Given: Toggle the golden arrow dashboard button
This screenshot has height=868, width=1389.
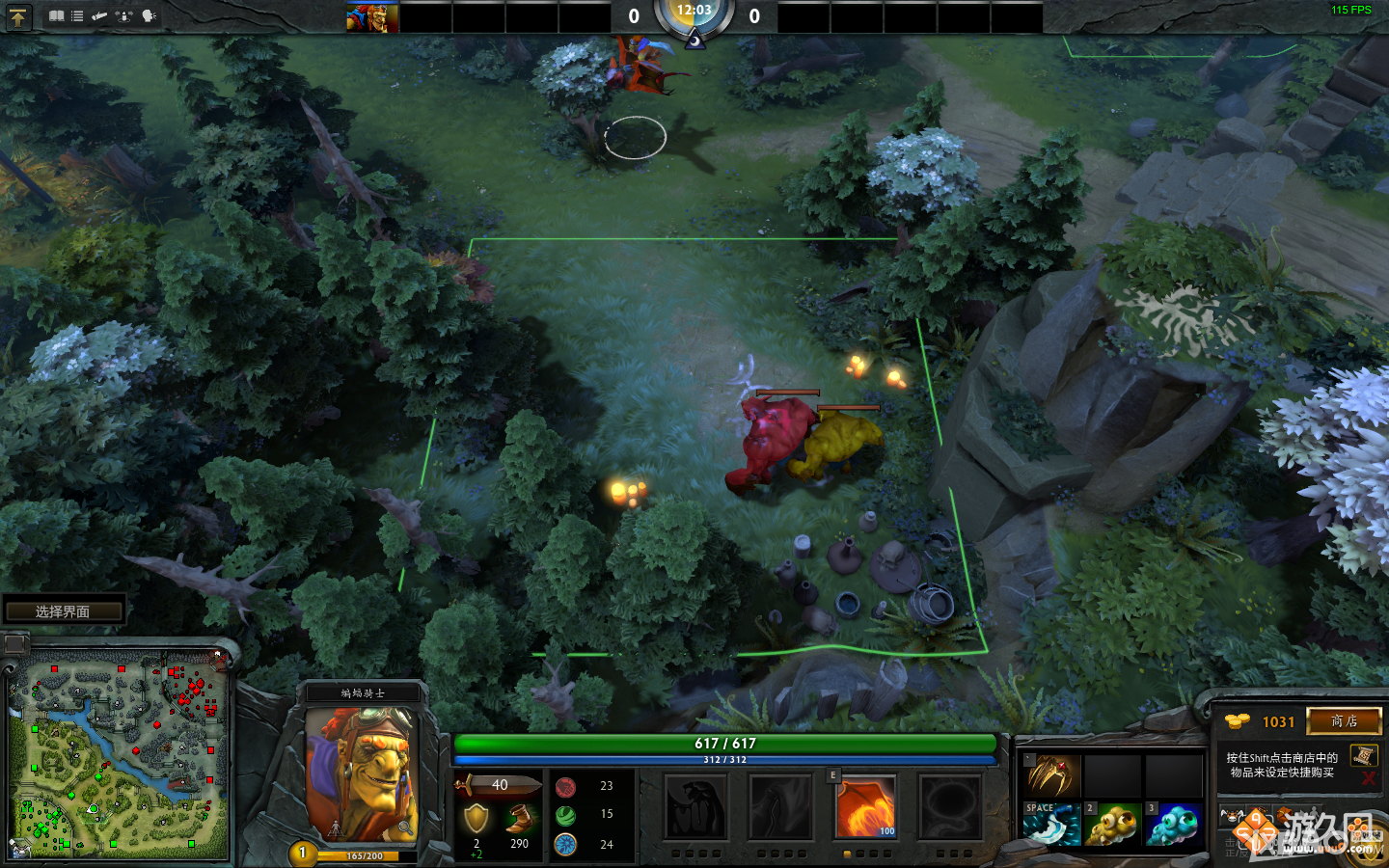Looking at the screenshot, I should [19, 16].
